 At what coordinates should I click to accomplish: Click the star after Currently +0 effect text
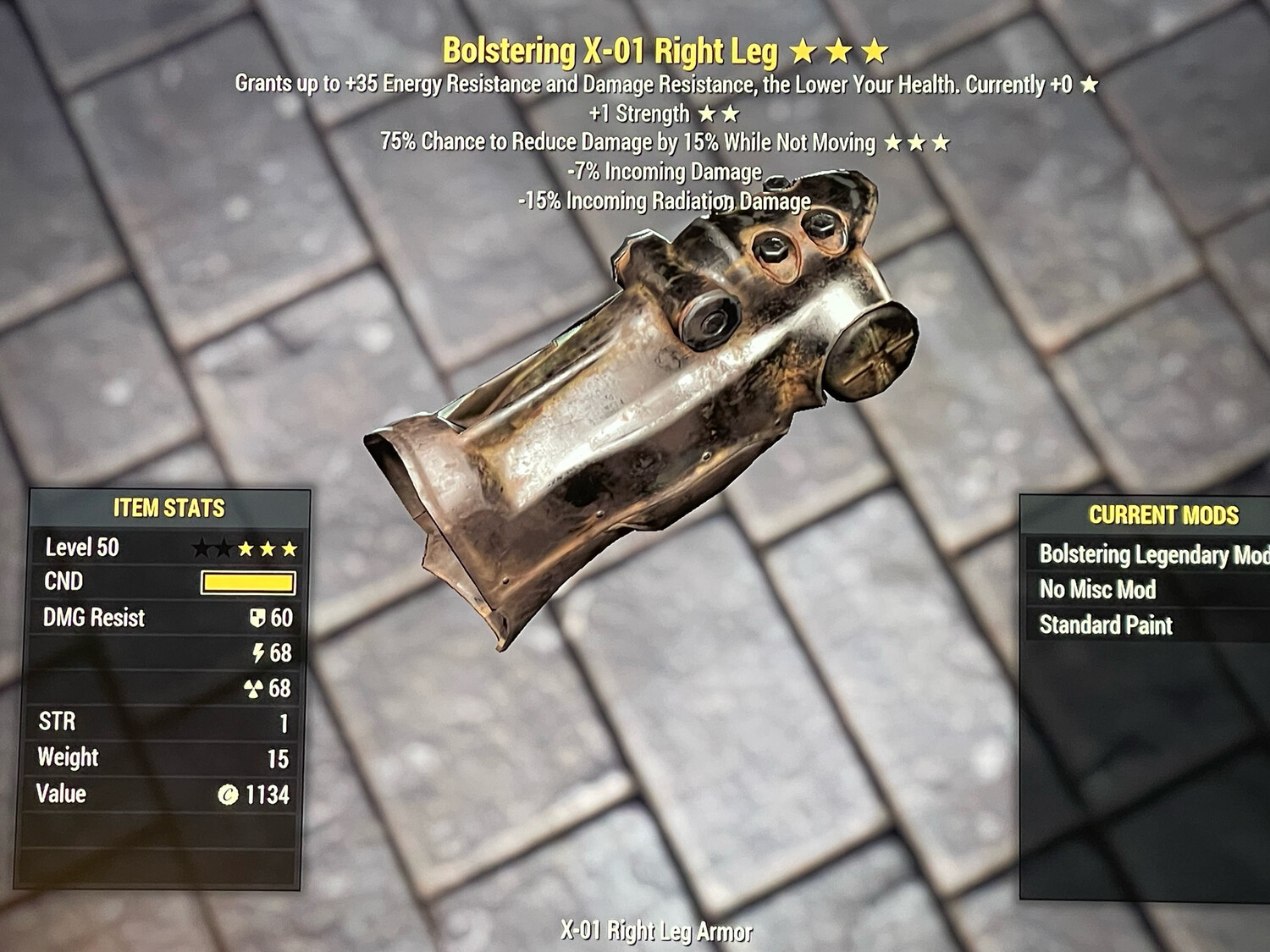coord(1091,85)
